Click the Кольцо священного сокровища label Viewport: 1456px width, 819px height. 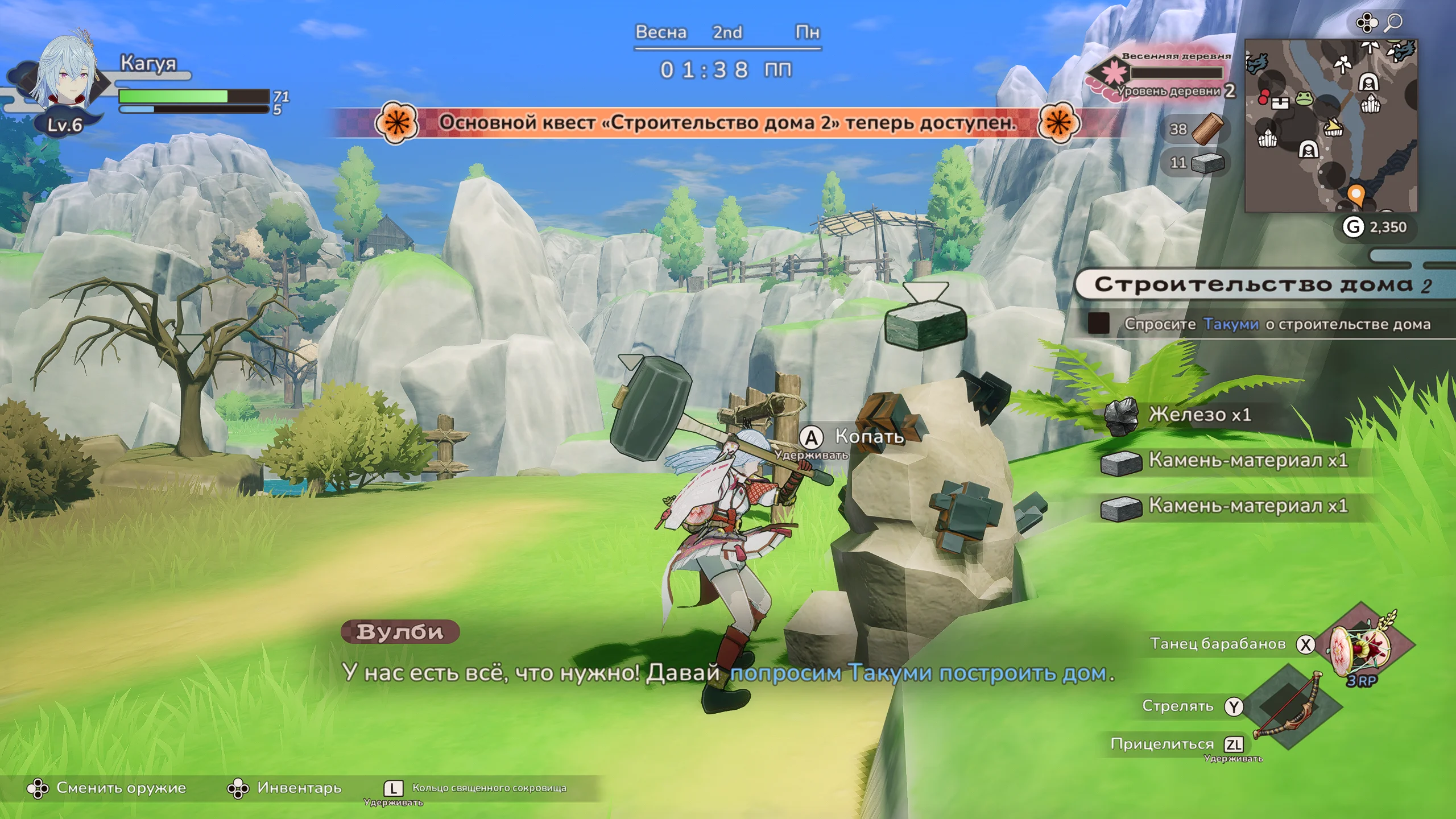[489, 788]
